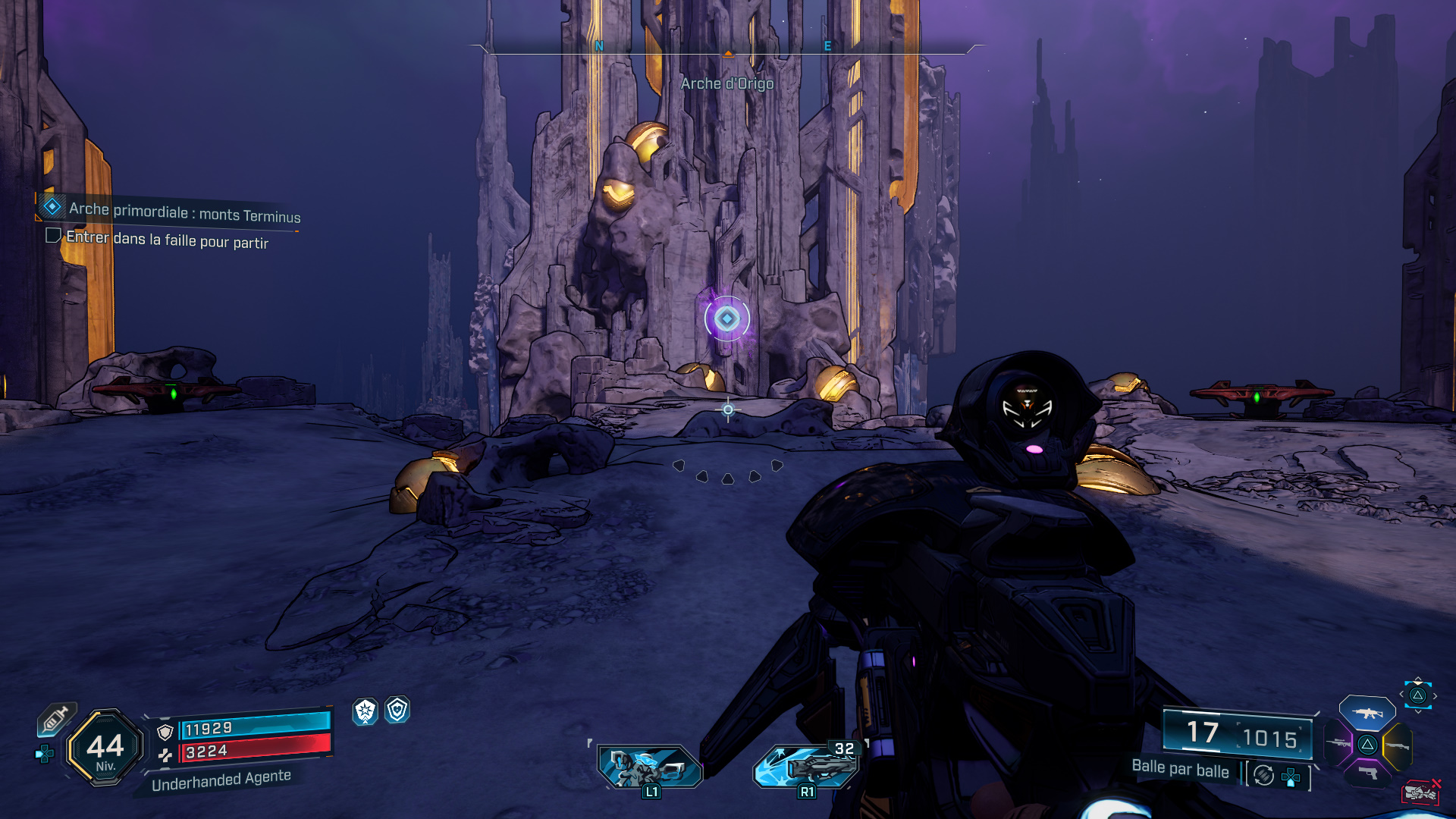
Task: Click the Arche d'Origo compass waypoint label
Action: pyautogui.click(x=726, y=83)
